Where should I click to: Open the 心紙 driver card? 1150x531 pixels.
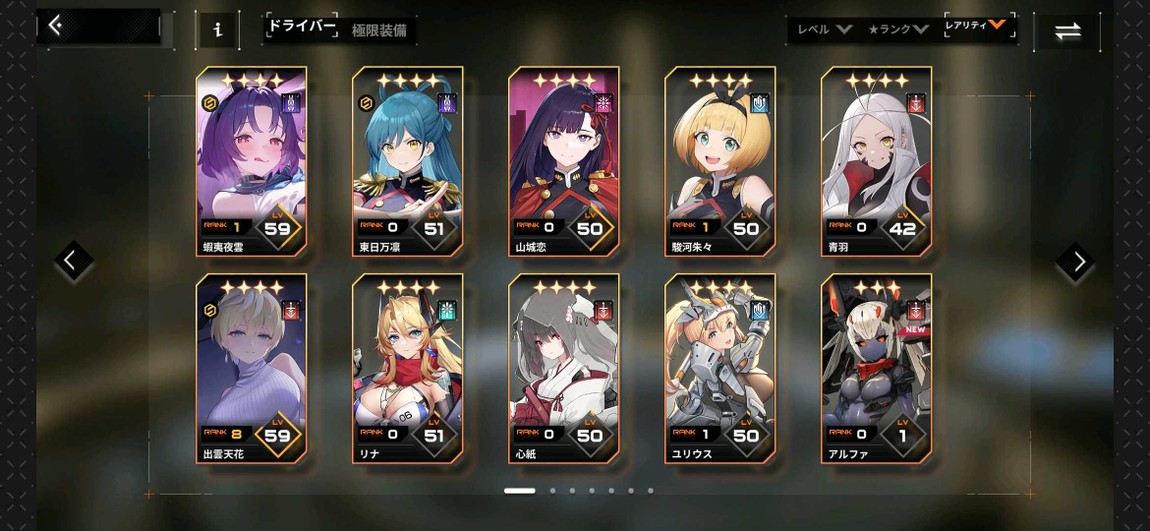tap(563, 367)
